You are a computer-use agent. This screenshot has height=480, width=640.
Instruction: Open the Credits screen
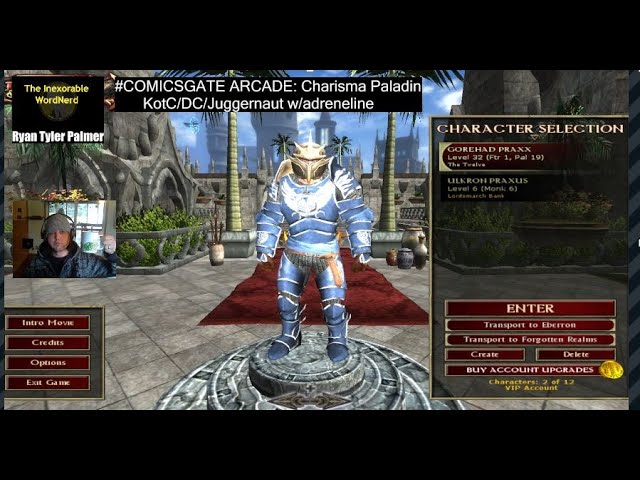(47, 343)
